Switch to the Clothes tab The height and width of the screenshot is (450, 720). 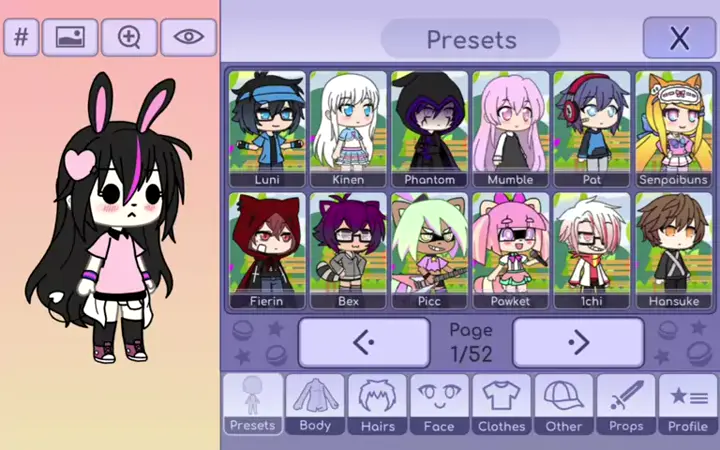501,405
